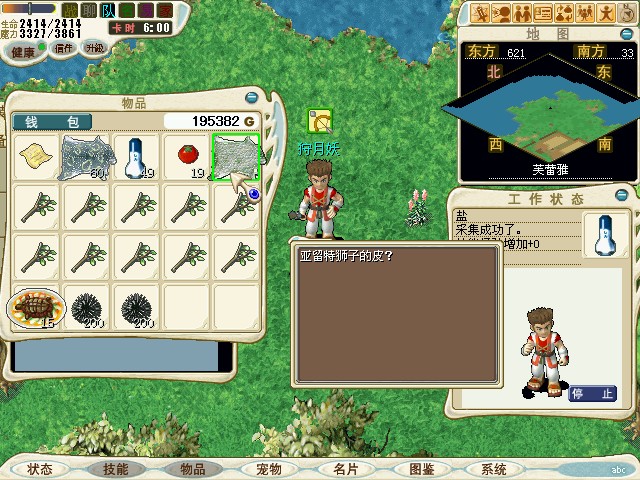Select the roasted meat dish slot
Screen dimensions: 640x480
(x=35, y=307)
